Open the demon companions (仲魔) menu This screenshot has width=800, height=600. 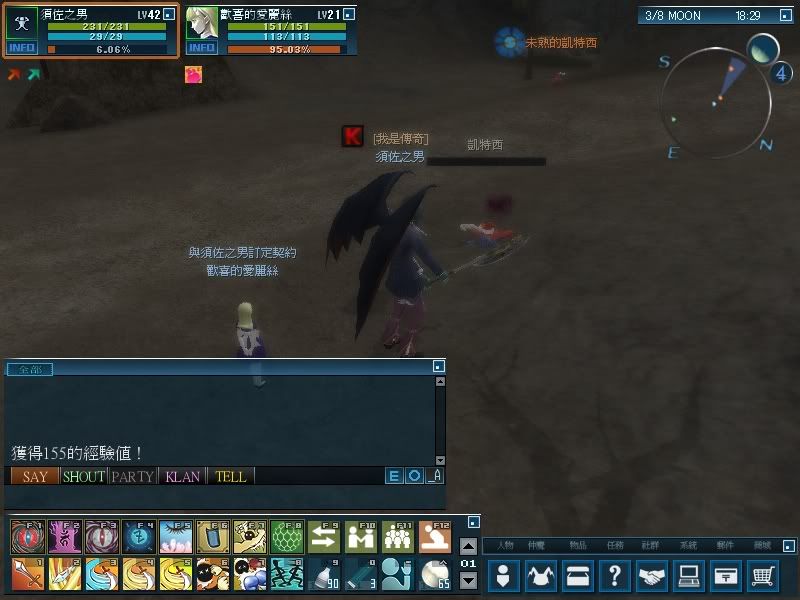pos(542,576)
